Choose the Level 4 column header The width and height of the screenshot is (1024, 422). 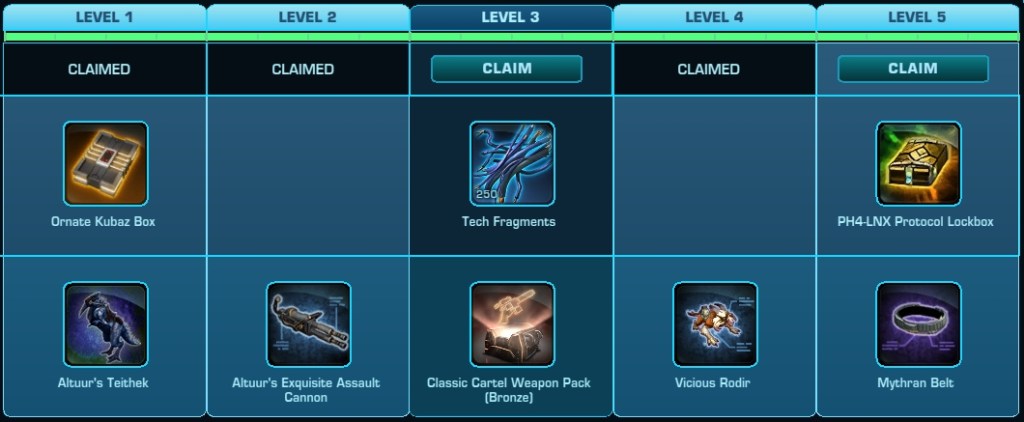pos(714,17)
